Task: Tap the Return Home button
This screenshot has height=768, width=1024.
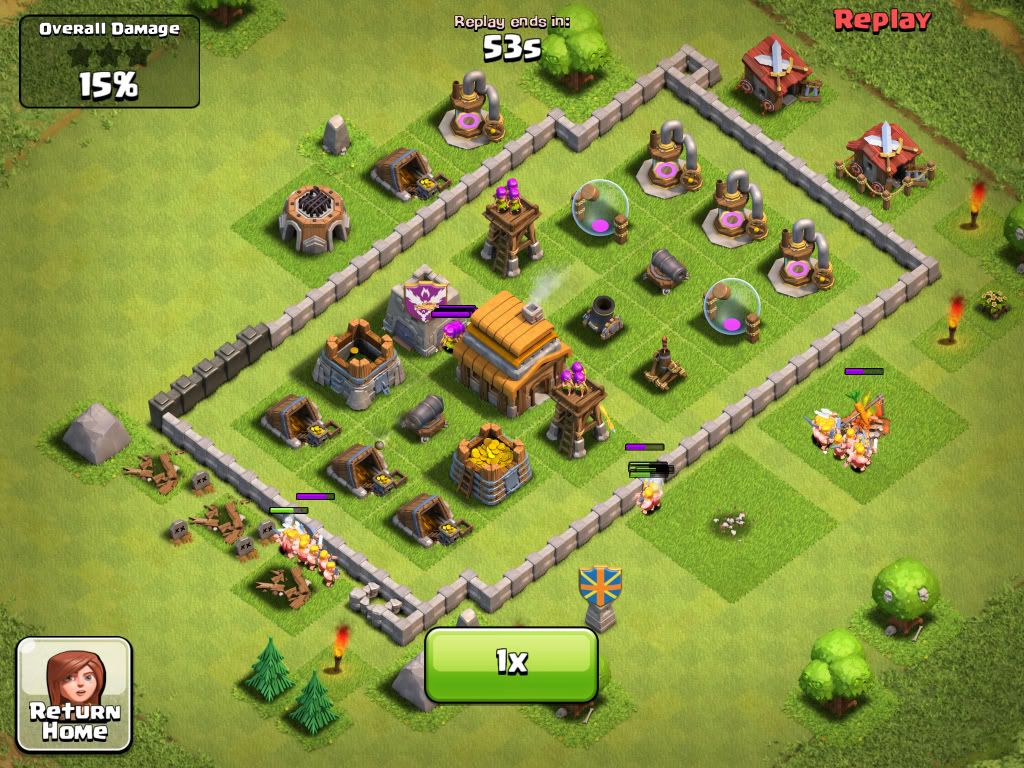Action: 74,694
